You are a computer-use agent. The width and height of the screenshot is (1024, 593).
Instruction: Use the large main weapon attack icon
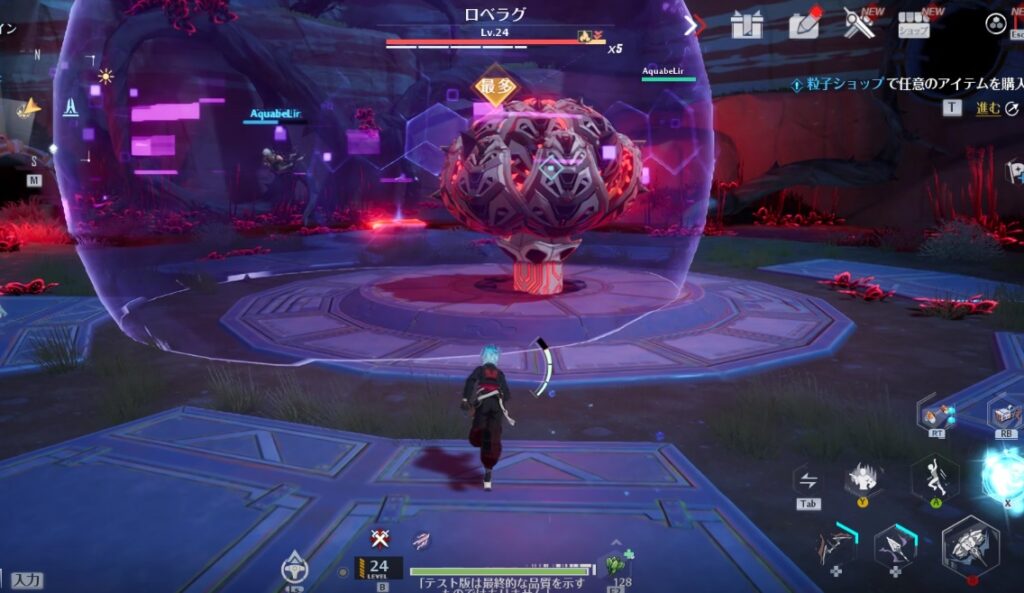click(969, 546)
